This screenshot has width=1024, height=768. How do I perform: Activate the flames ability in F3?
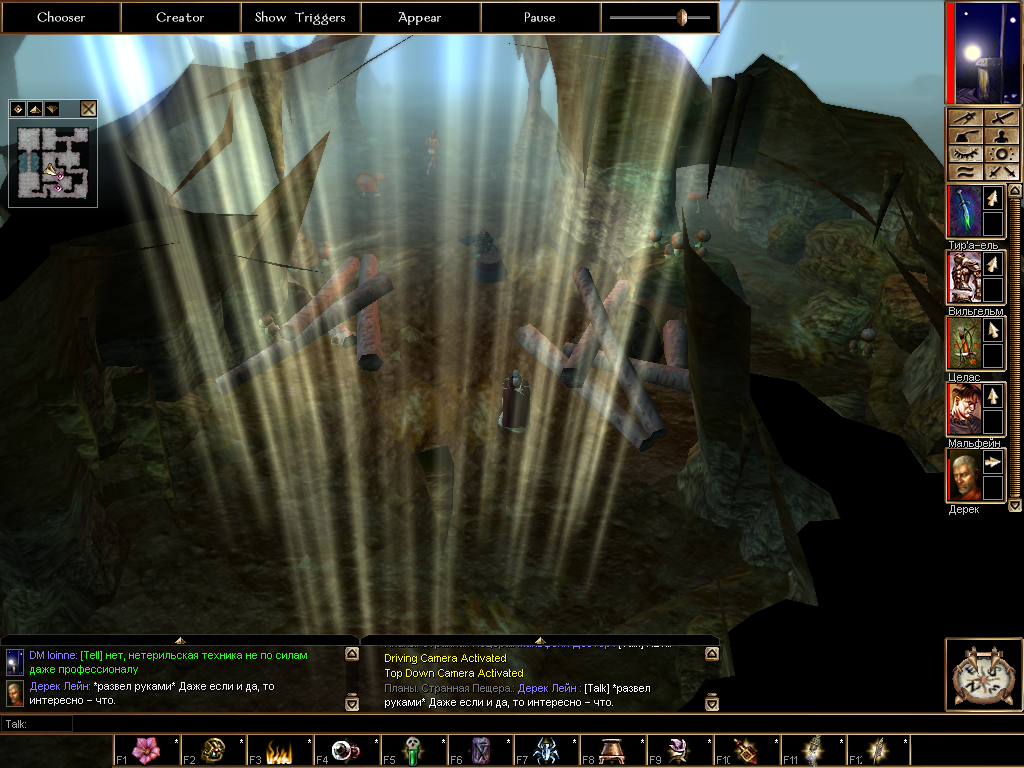pos(279,750)
